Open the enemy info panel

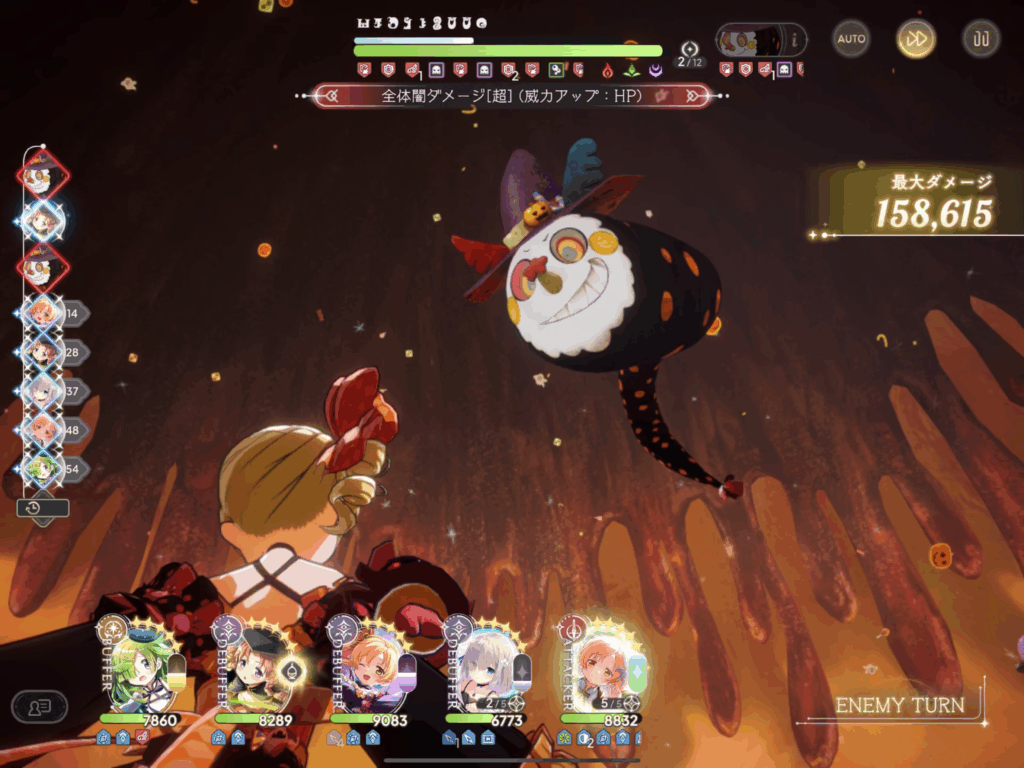click(x=760, y=40)
